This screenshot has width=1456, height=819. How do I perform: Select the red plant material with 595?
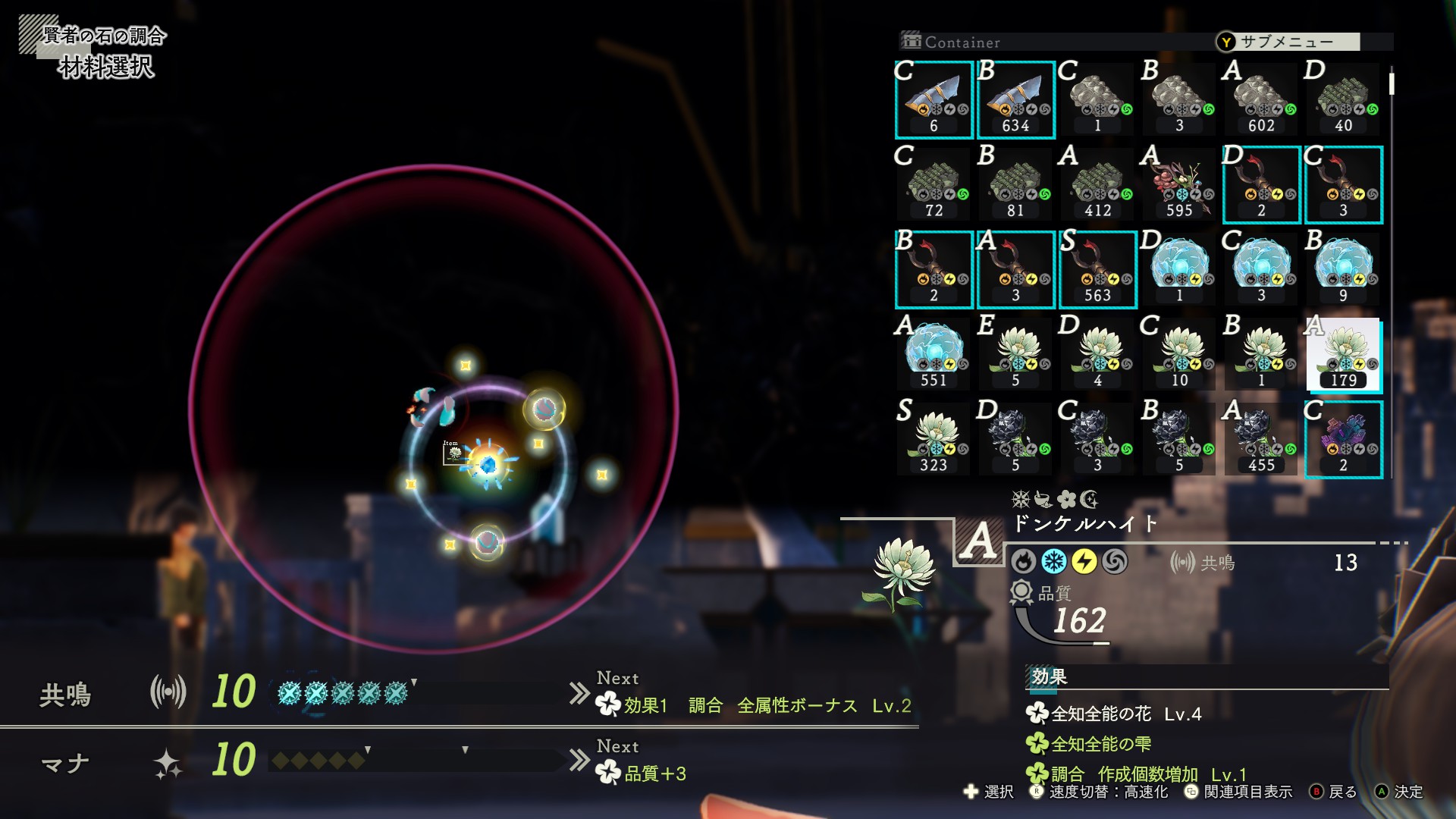[1180, 185]
